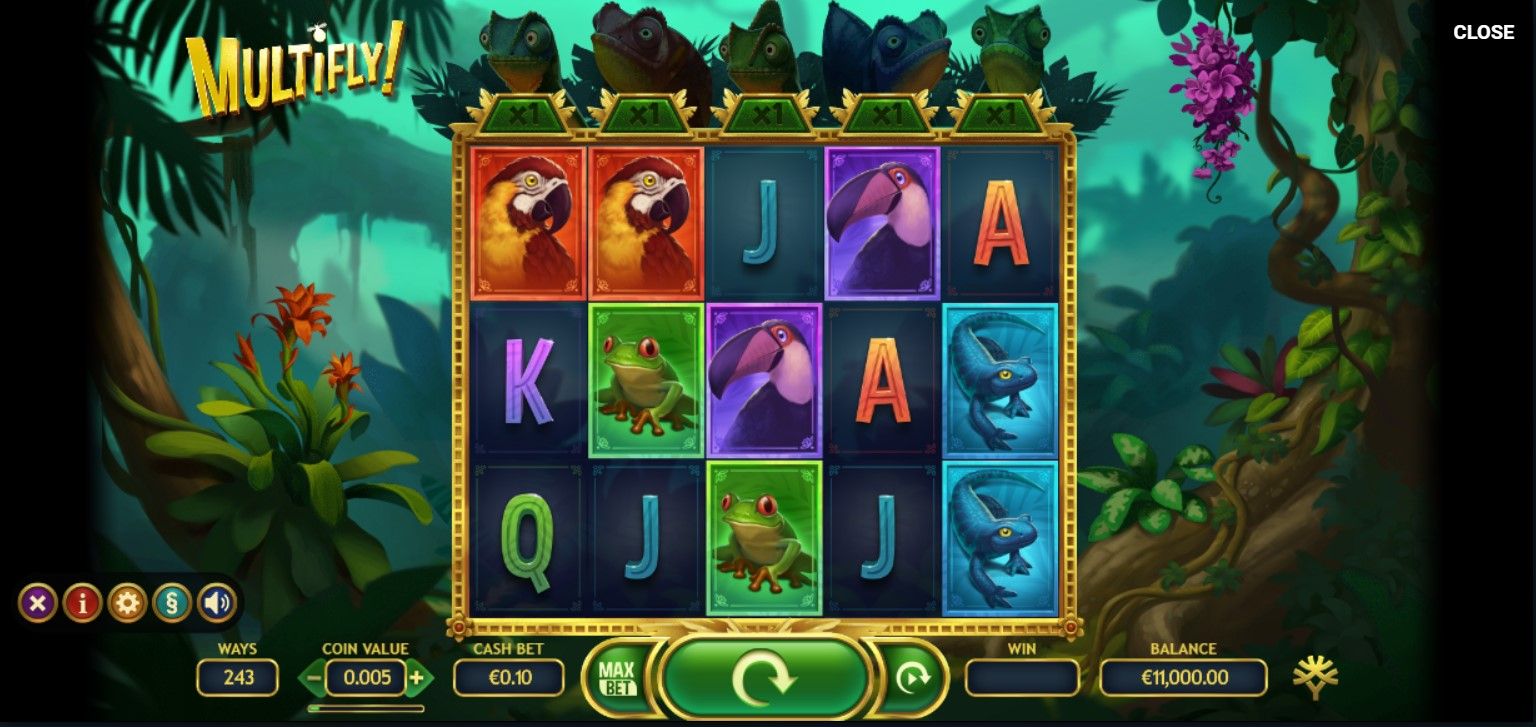
Task: Adjust the slider under the coin value
Action: pyautogui.click(x=366, y=708)
